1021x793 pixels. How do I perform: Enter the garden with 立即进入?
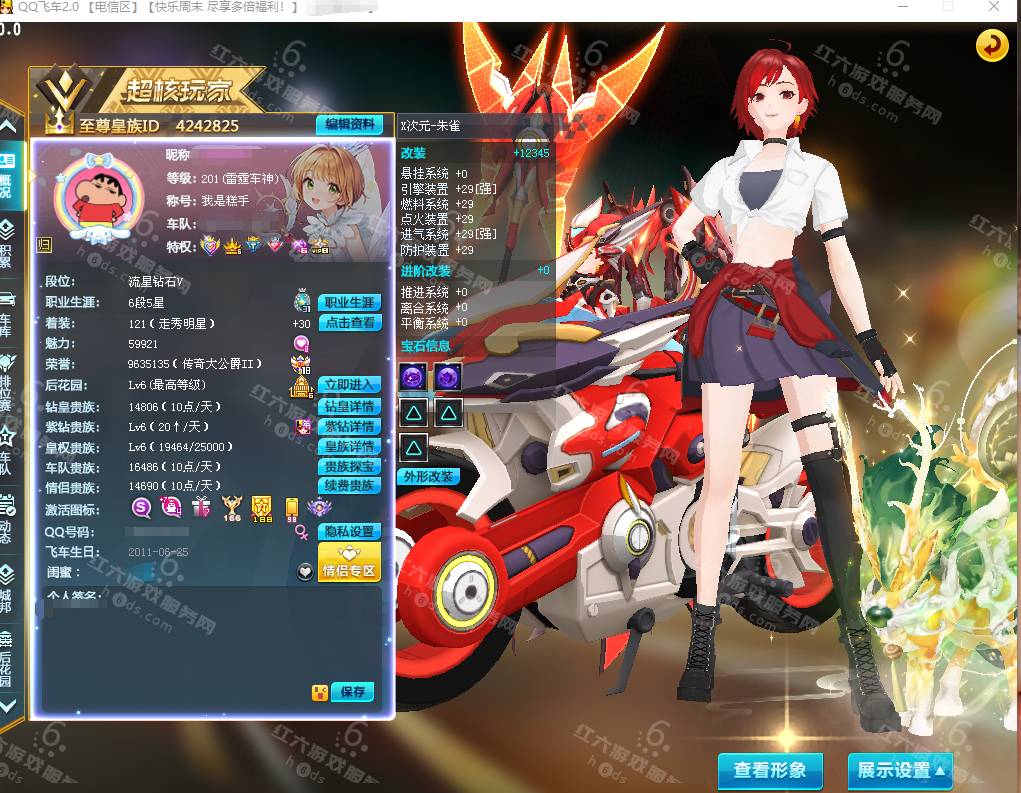click(x=349, y=385)
